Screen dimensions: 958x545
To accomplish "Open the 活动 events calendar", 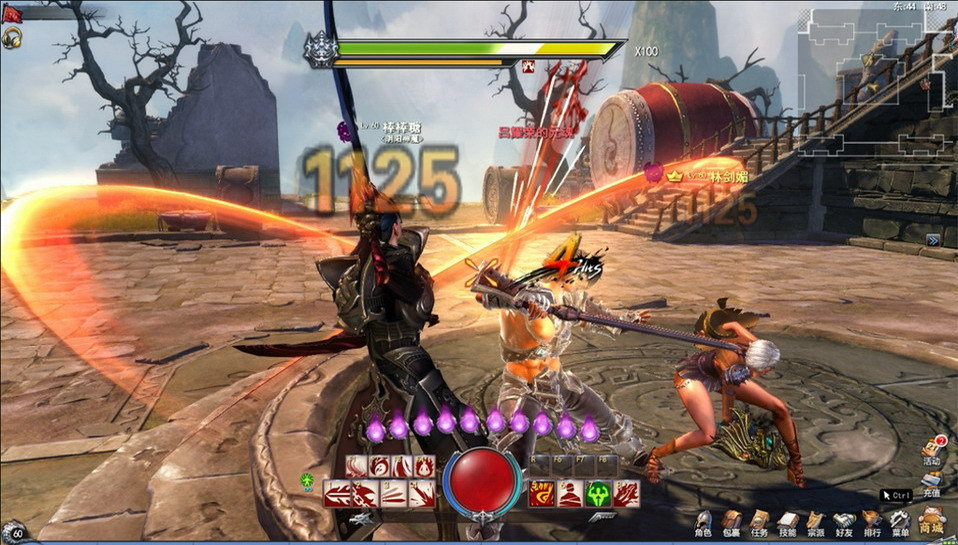I will (x=931, y=450).
